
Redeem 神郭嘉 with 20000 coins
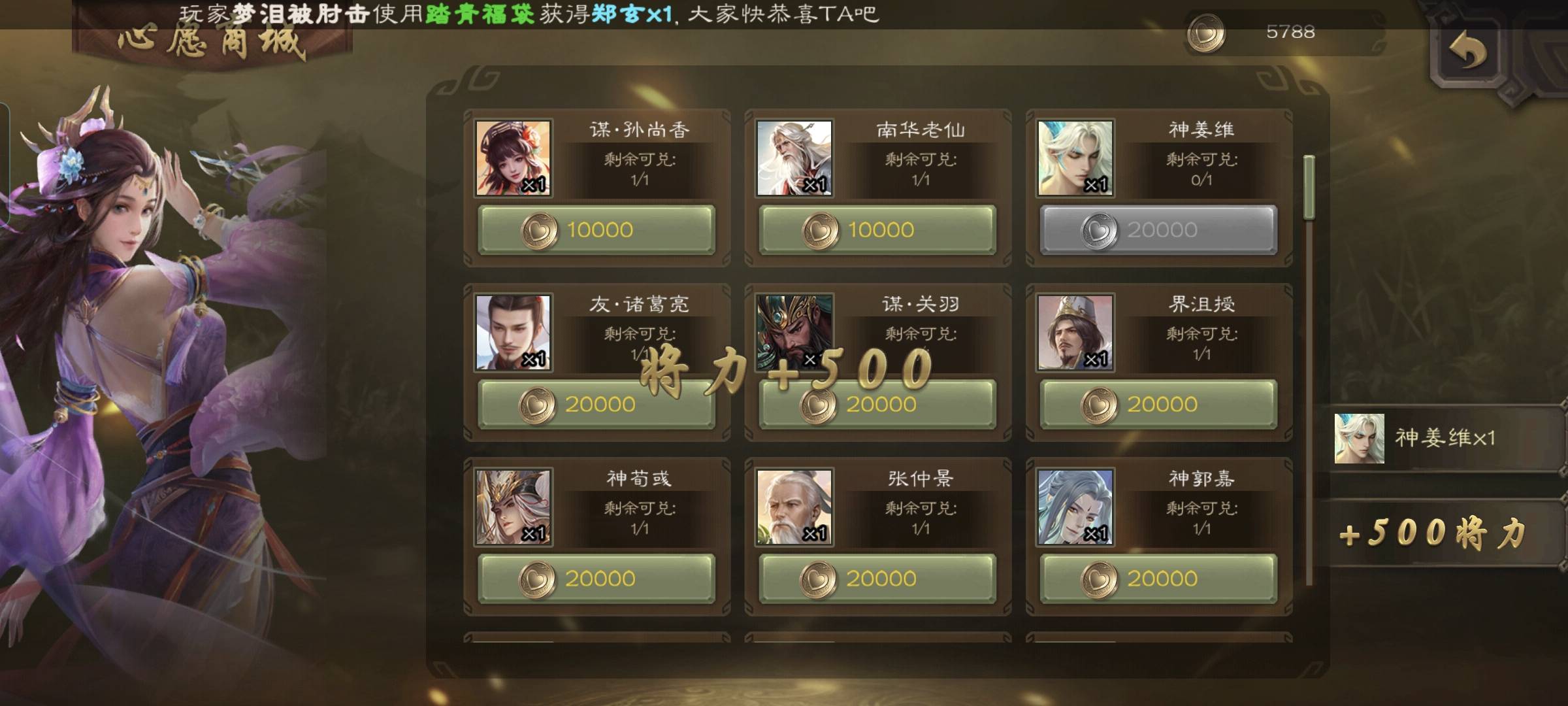pyautogui.click(x=1158, y=579)
